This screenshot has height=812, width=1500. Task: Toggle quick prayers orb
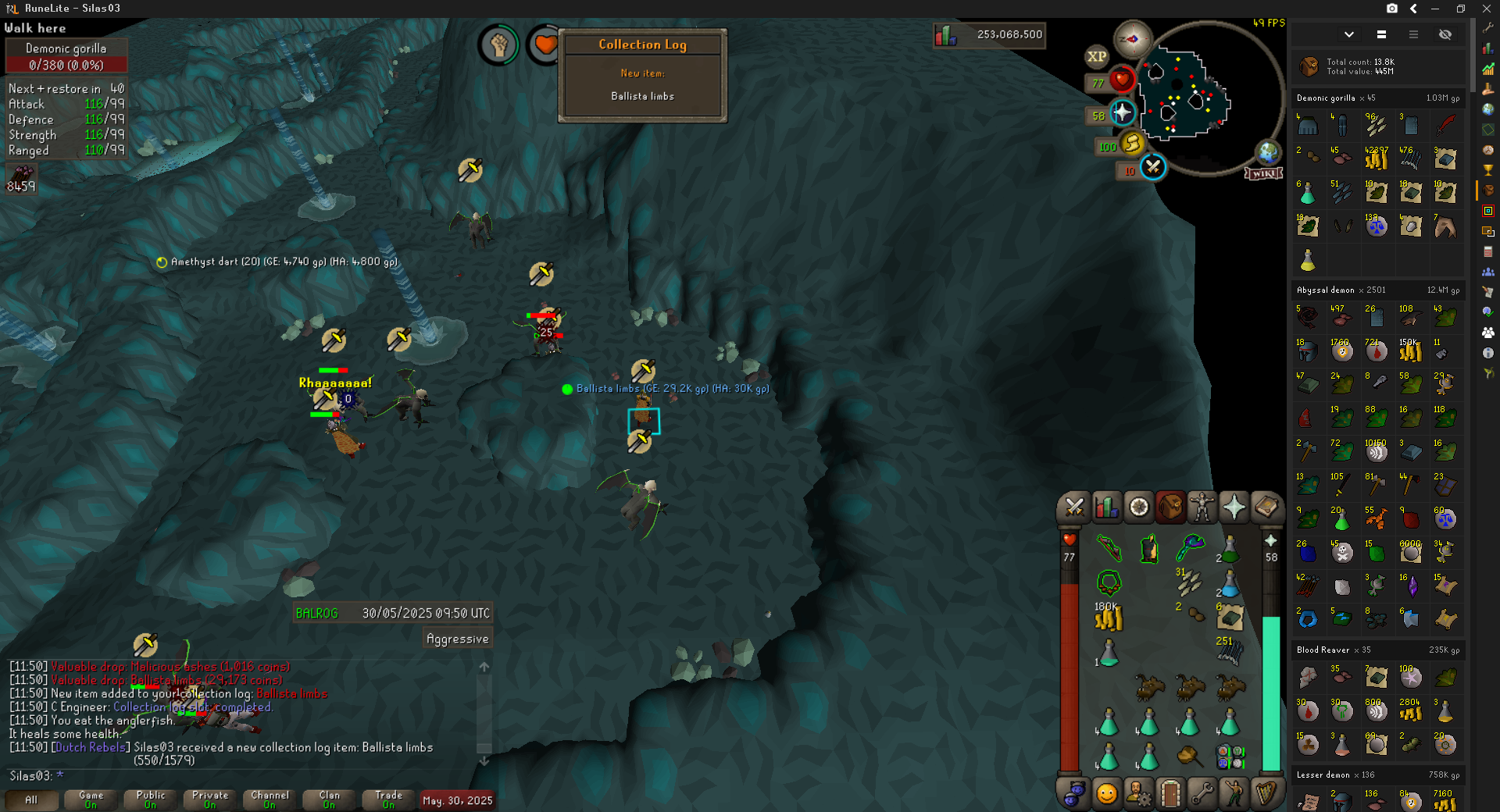click(x=1122, y=113)
